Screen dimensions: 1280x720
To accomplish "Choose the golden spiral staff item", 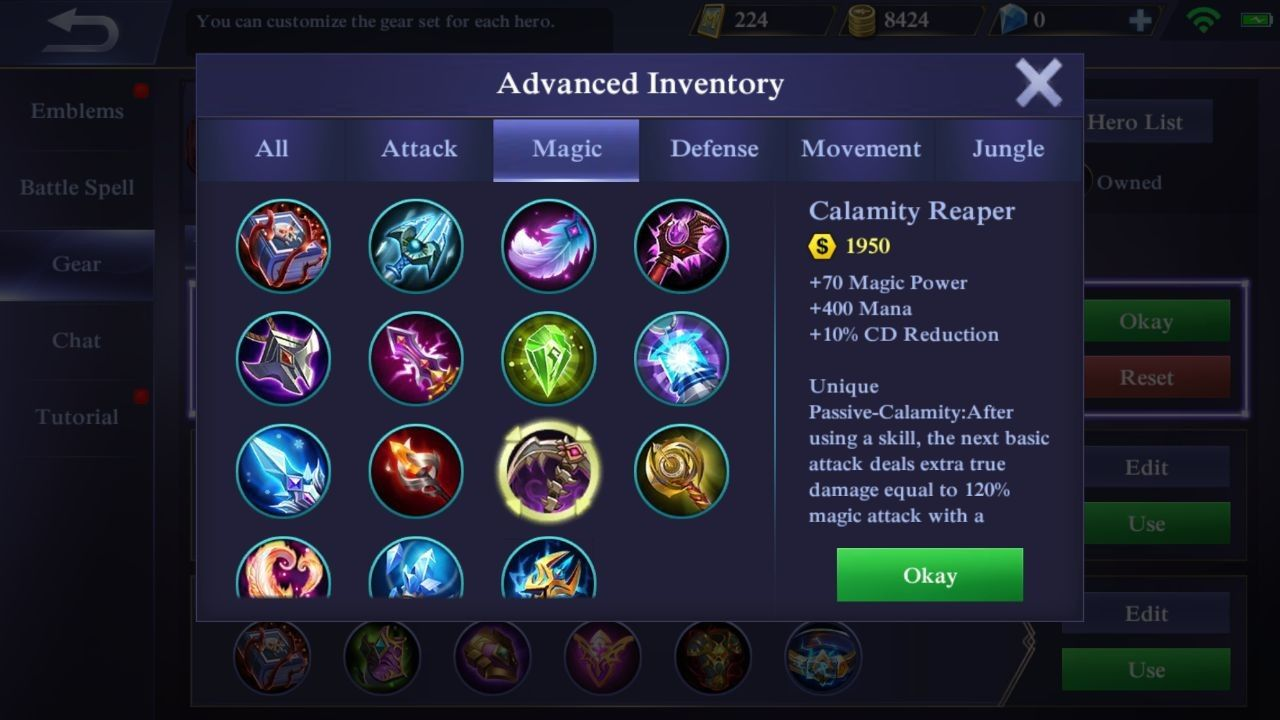I will (x=681, y=471).
